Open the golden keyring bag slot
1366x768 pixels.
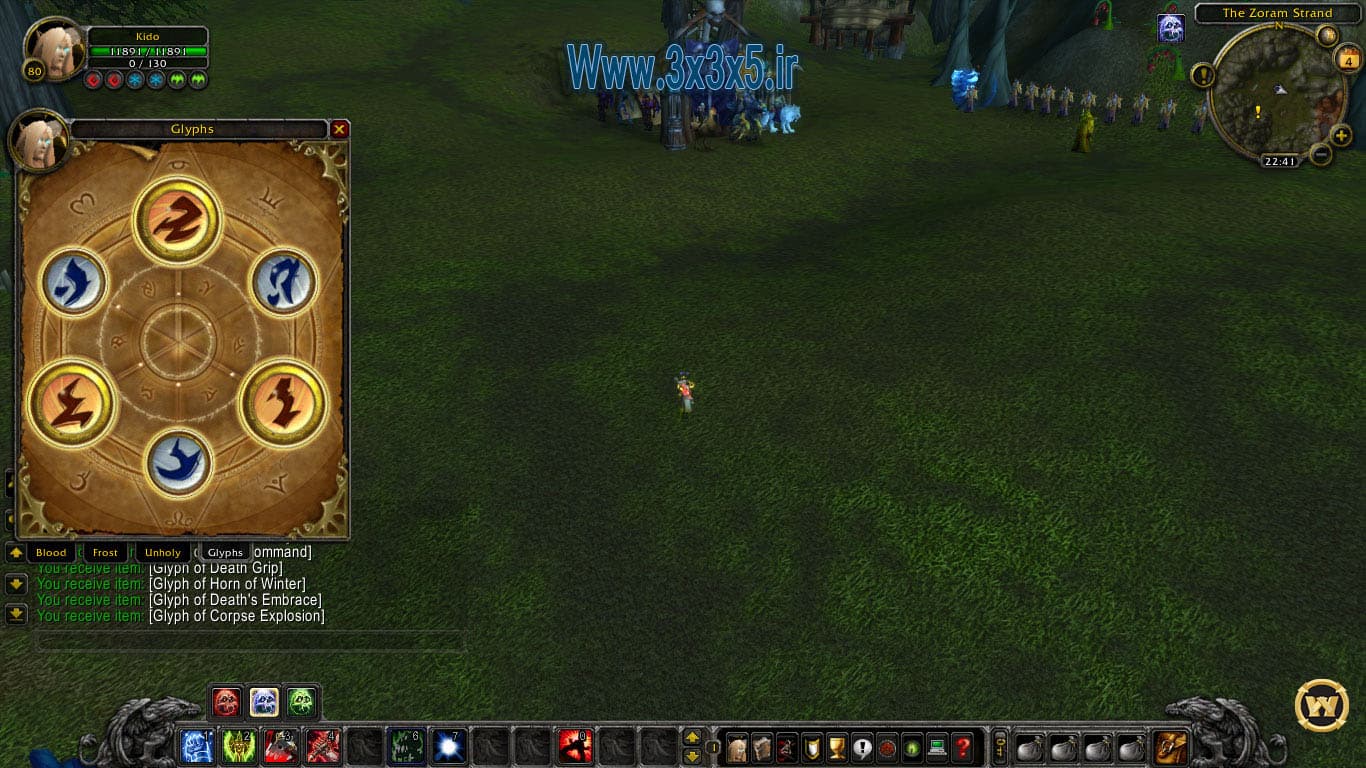[999, 745]
